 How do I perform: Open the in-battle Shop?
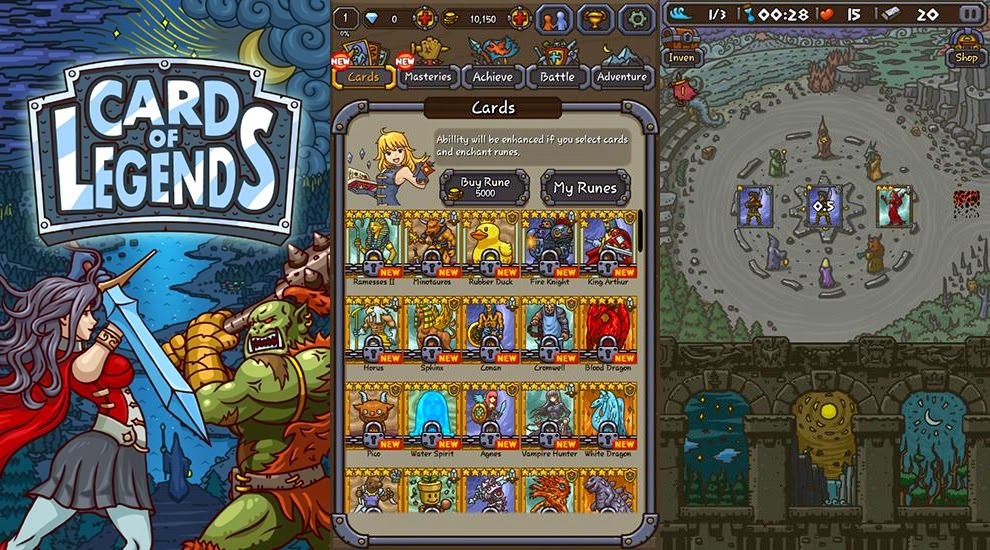pyautogui.click(x=966, y=50)
